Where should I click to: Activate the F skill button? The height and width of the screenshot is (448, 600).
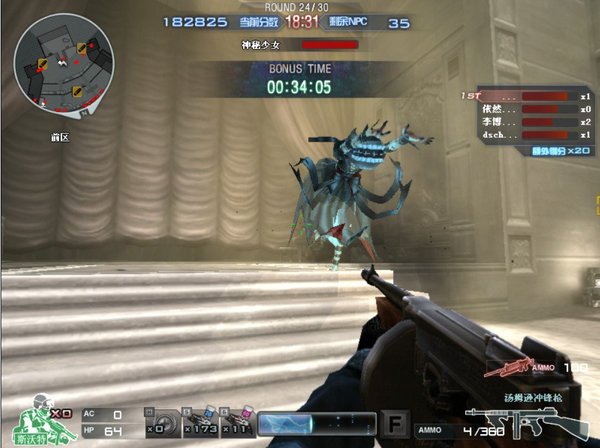point(395,424)
